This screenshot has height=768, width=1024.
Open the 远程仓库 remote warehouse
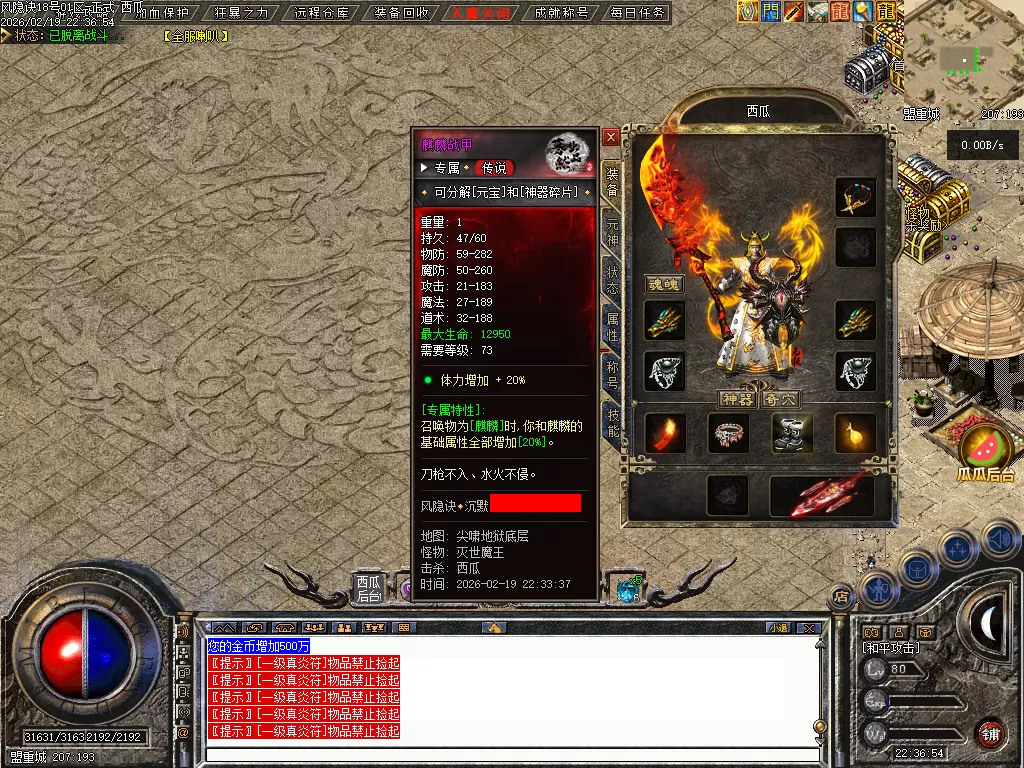coord(322,13)
